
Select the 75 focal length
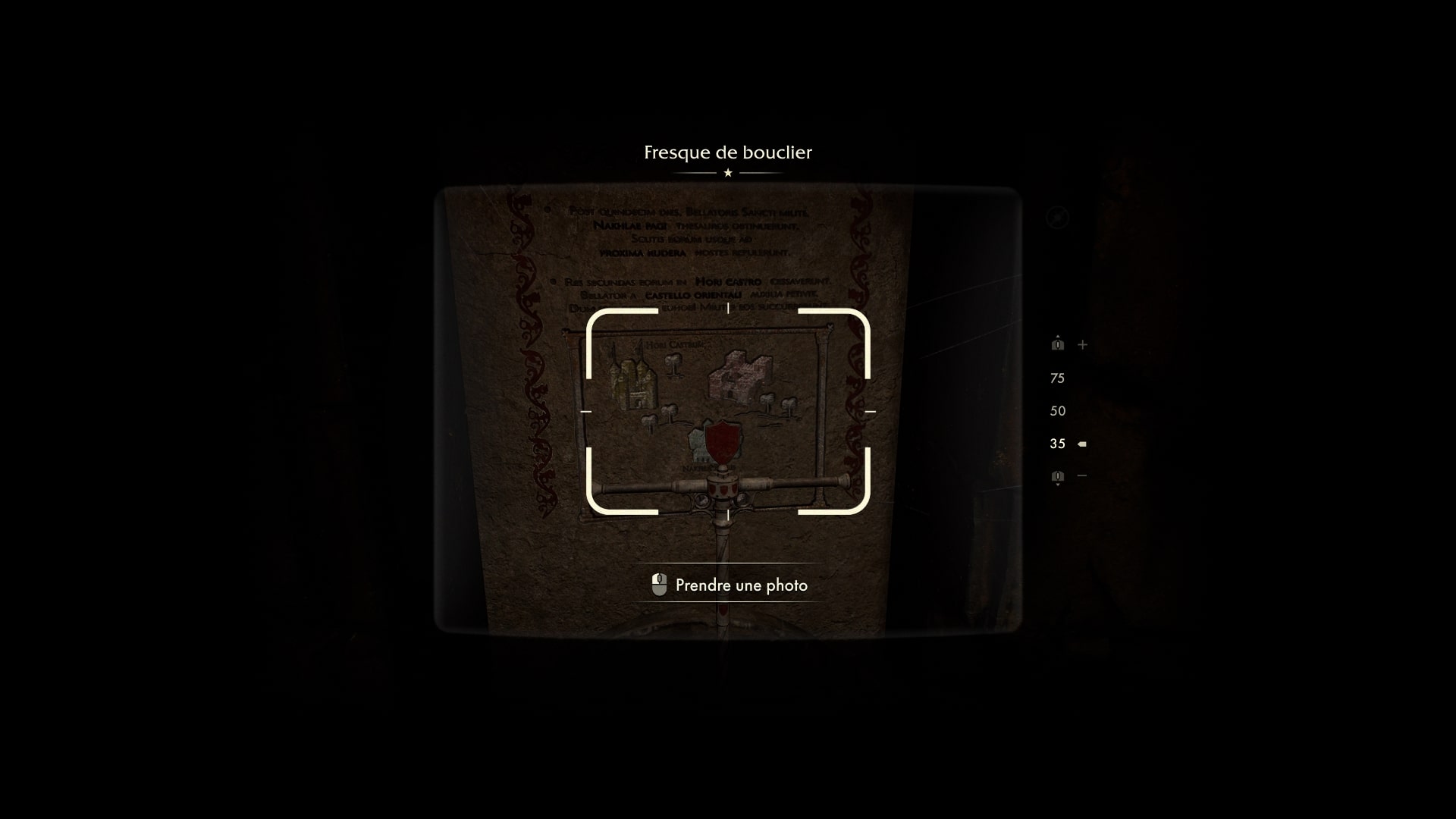coord(1059,378)
